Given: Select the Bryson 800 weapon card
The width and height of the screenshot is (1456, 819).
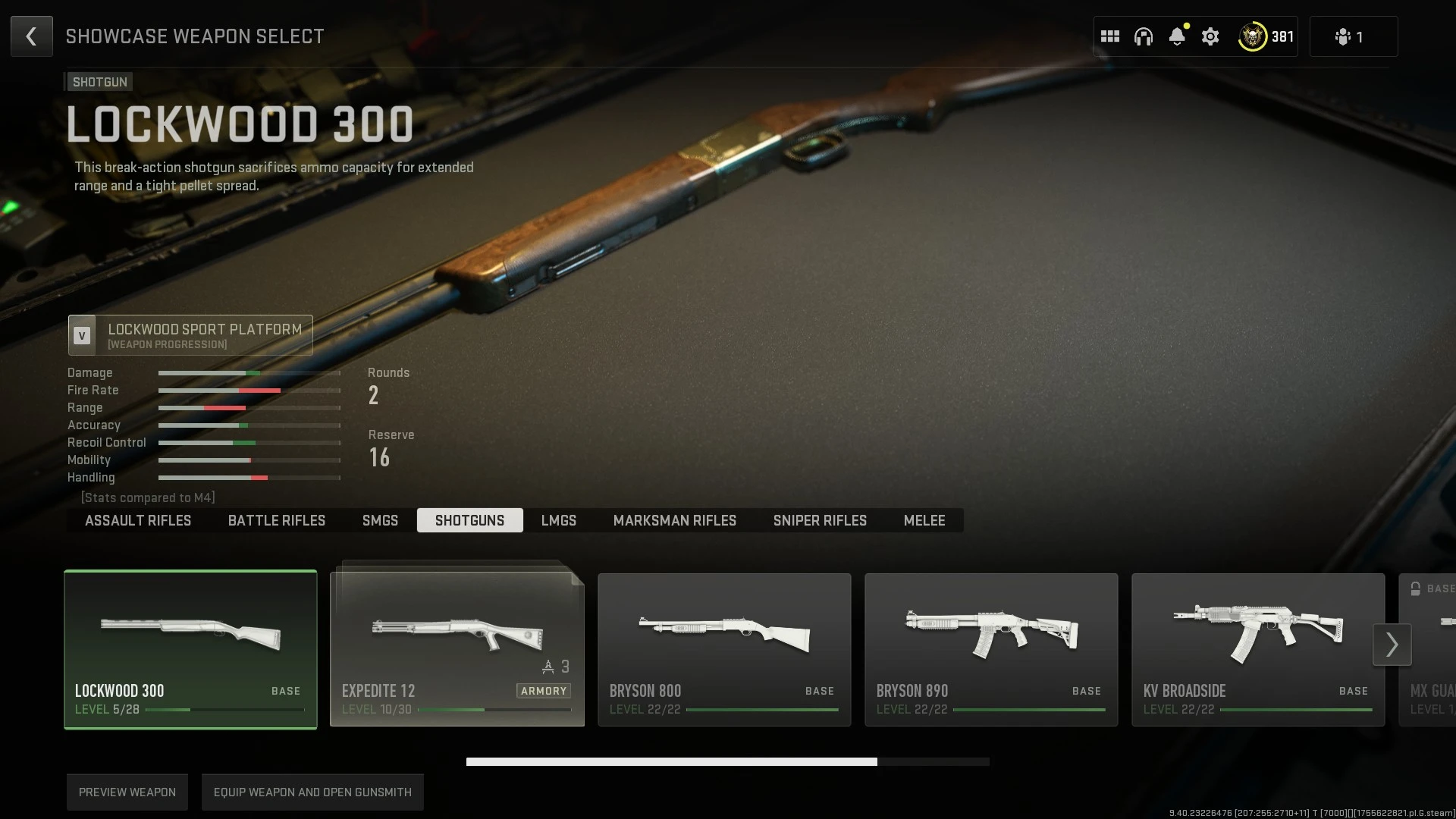Looking at the screenshot, I should (x=723, y=649).
